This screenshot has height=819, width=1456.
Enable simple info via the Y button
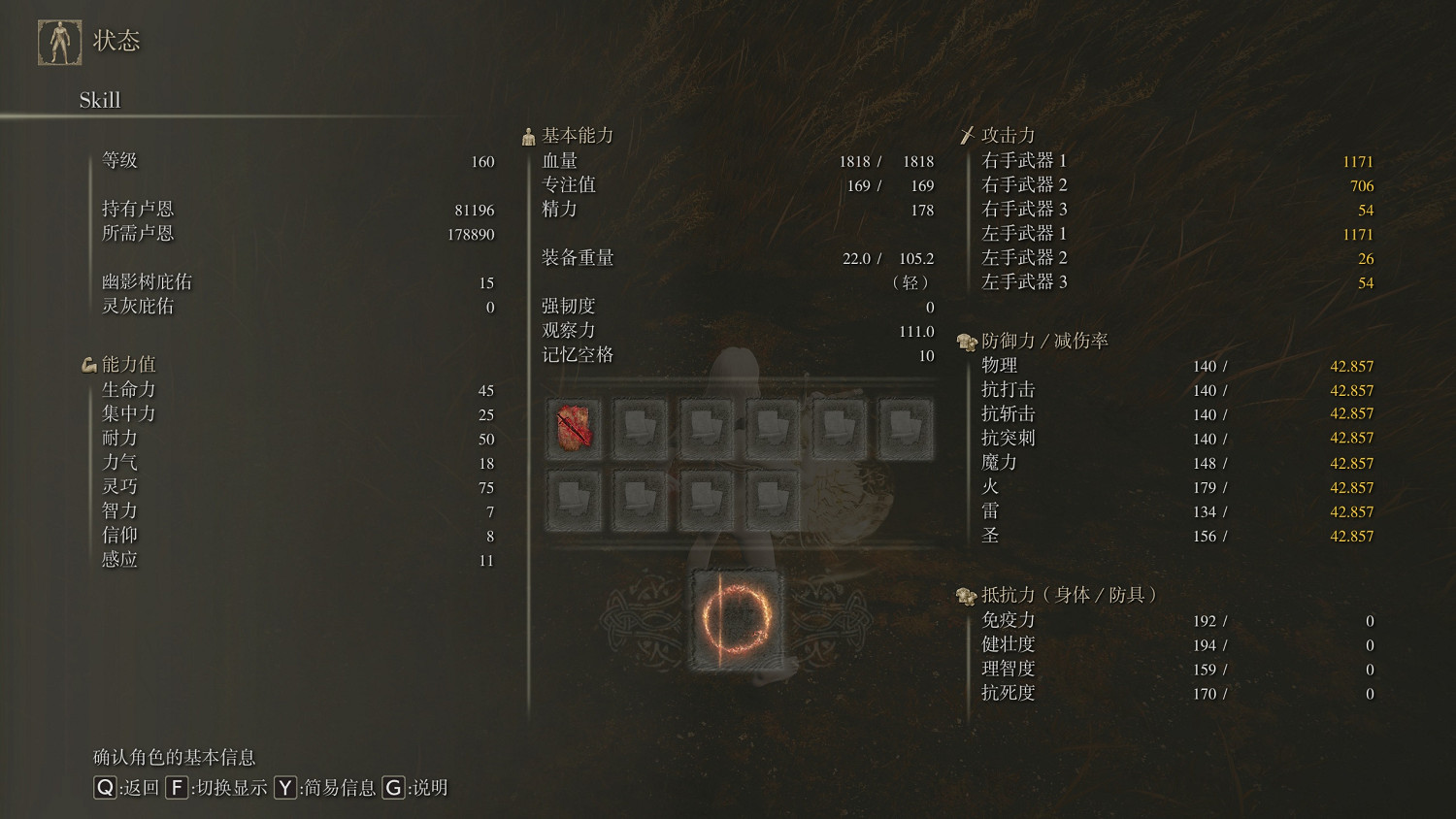284,789
